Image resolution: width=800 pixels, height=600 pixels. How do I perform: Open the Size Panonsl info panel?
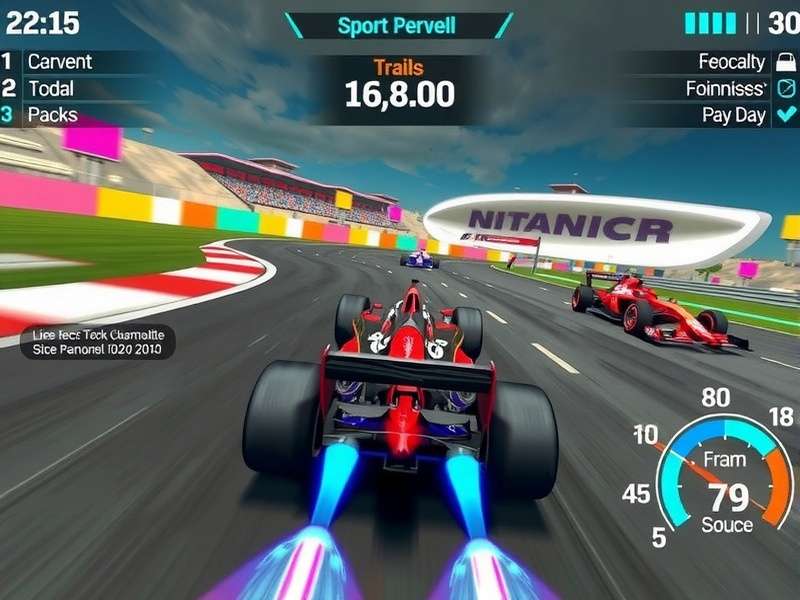[86, 342]
